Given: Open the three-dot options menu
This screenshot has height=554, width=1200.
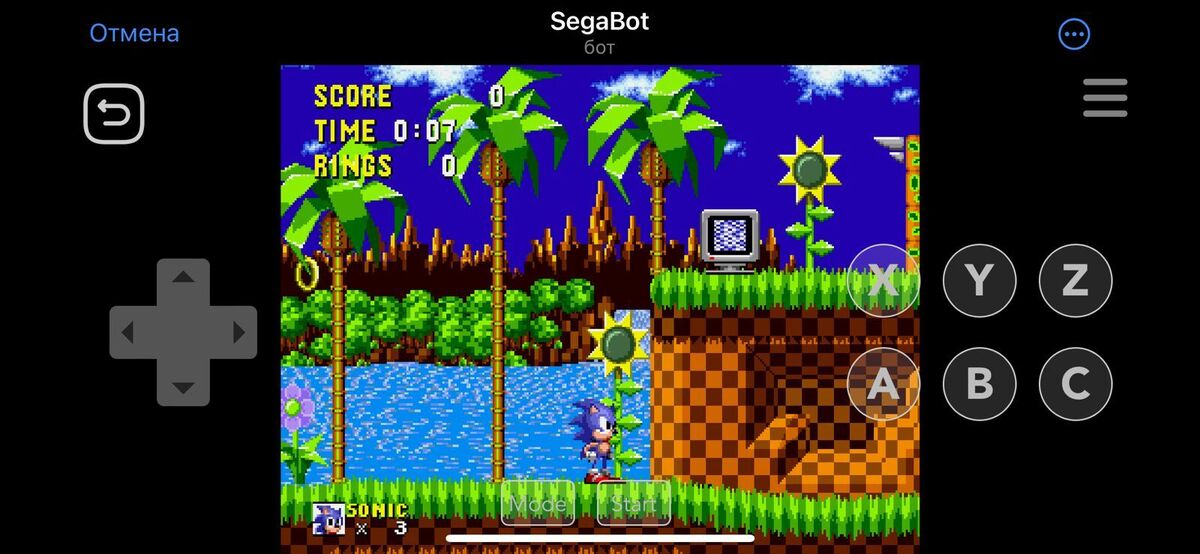Looking at the screenshot, I should coord(1074,35).
